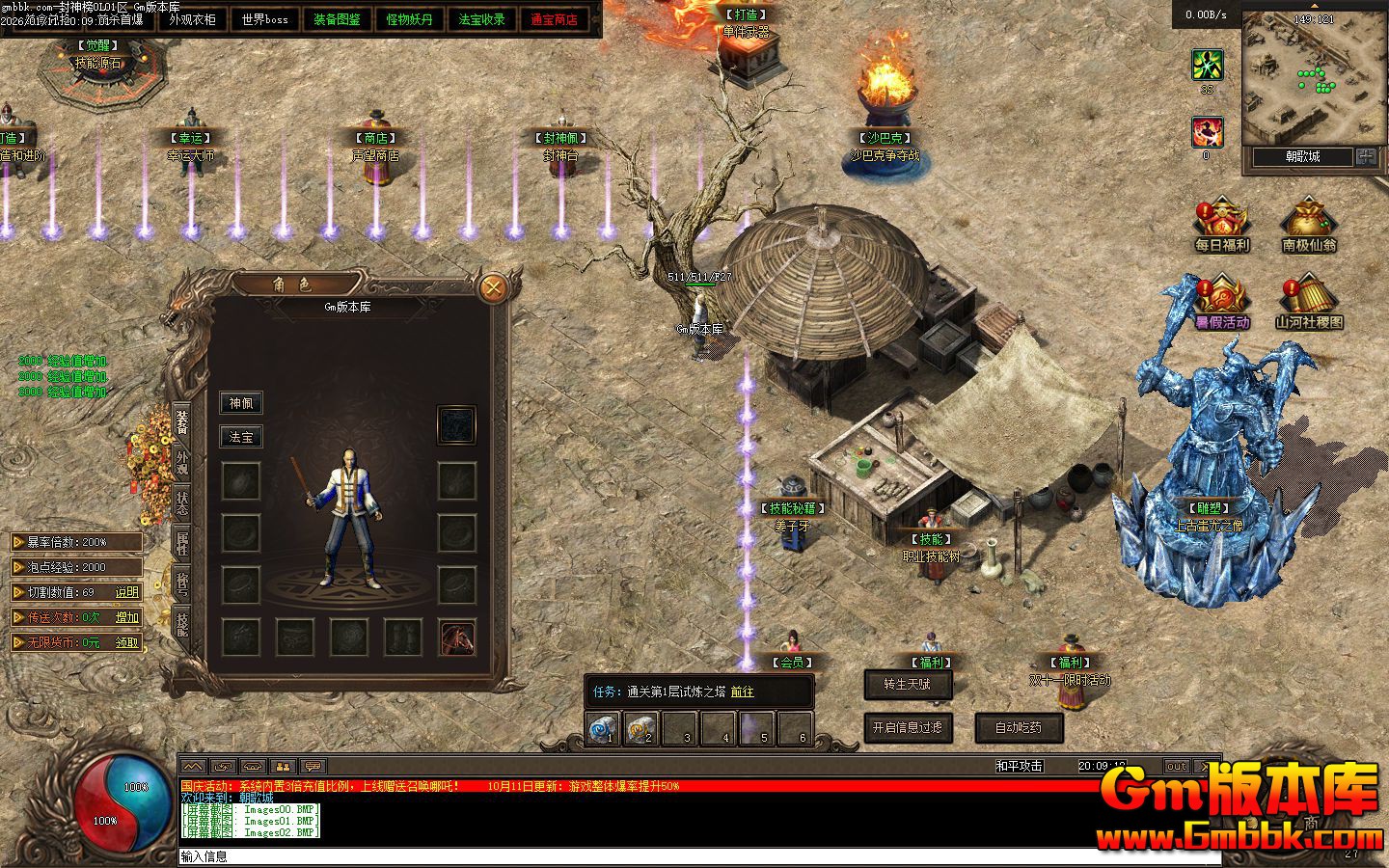The width and height of the screenshot is (1389, 868).
Task: Switch to the 外观 appearance tab
Action: [181, 463]
